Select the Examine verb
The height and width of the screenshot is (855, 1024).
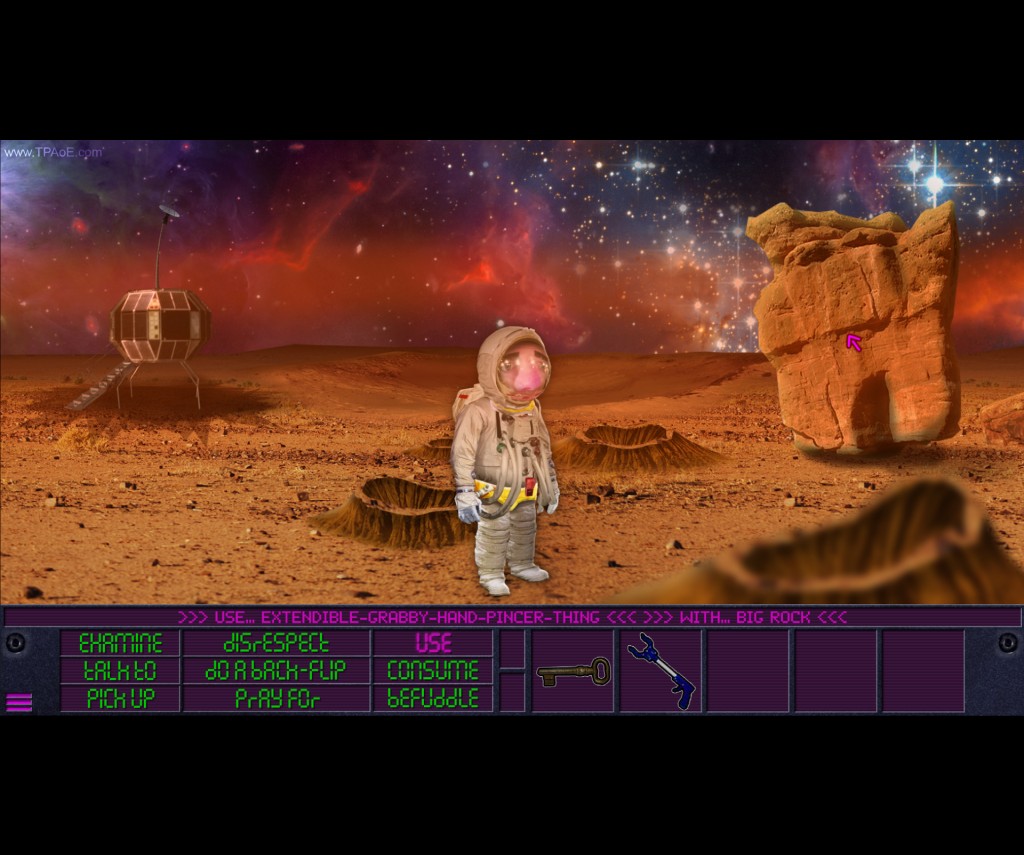tap(120, 643)
